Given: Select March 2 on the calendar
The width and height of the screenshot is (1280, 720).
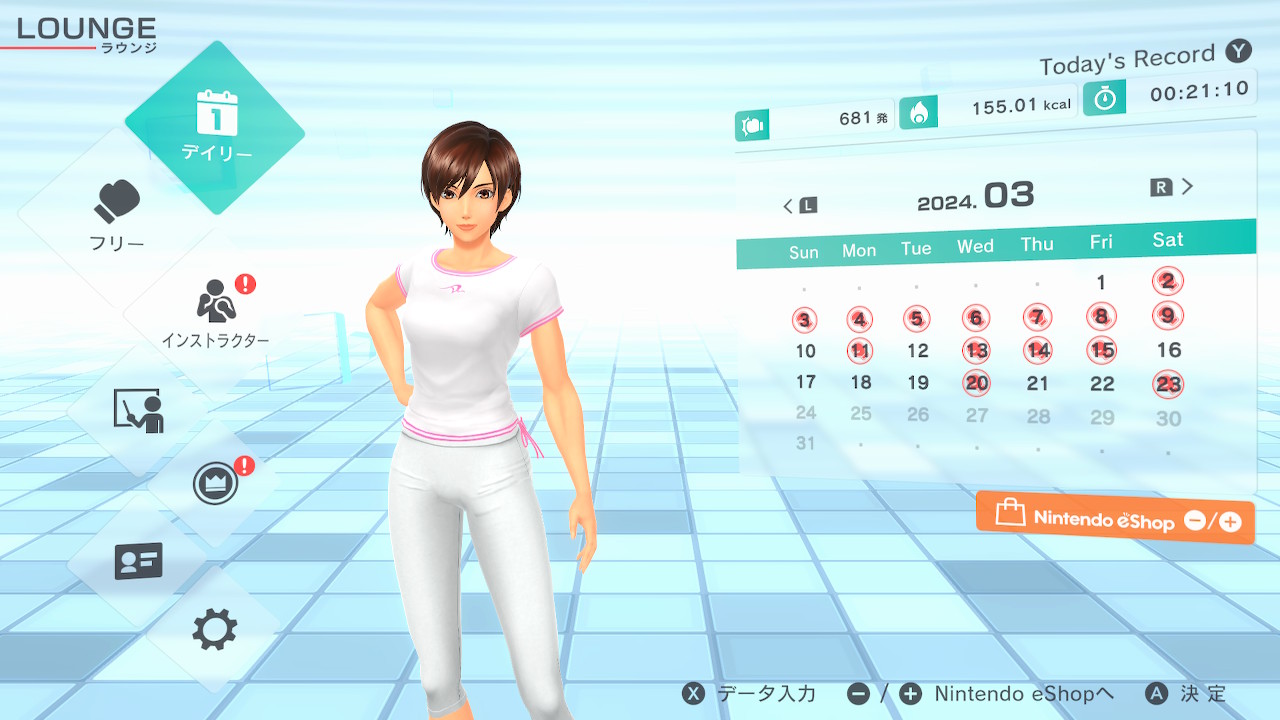Looking at the screenshot, I should (x=1167, y=281).
